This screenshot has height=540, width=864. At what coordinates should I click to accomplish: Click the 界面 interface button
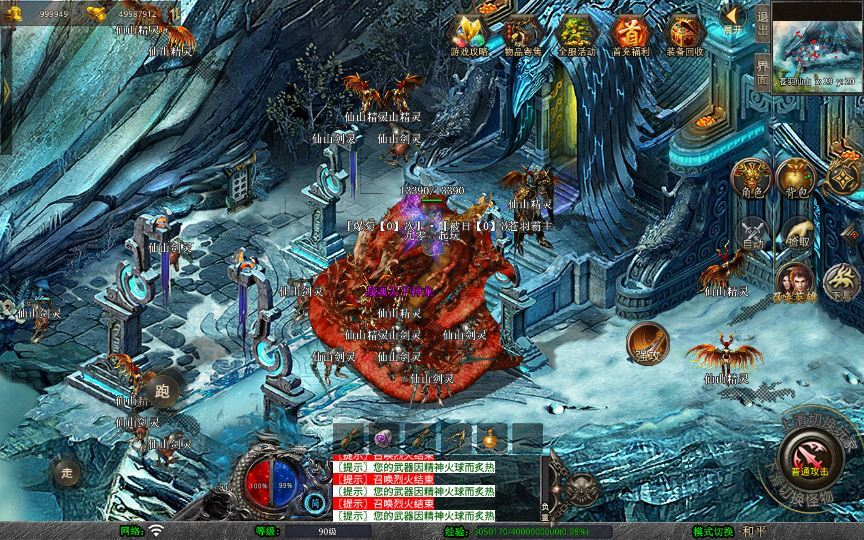(x=763, y=68)
